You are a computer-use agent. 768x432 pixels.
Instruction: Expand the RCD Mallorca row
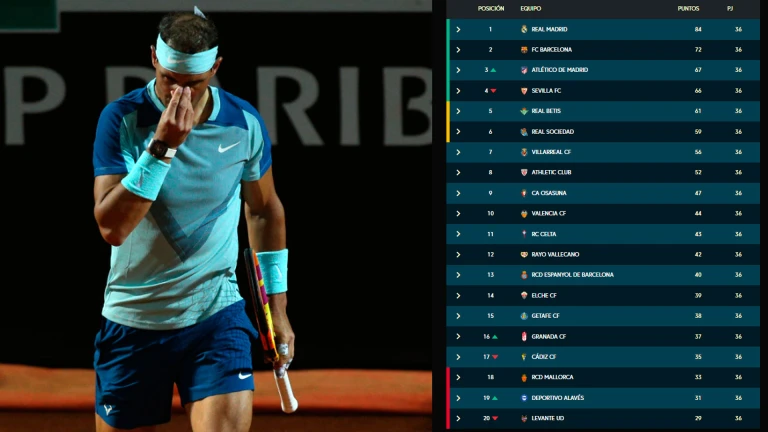click(458, 377)
